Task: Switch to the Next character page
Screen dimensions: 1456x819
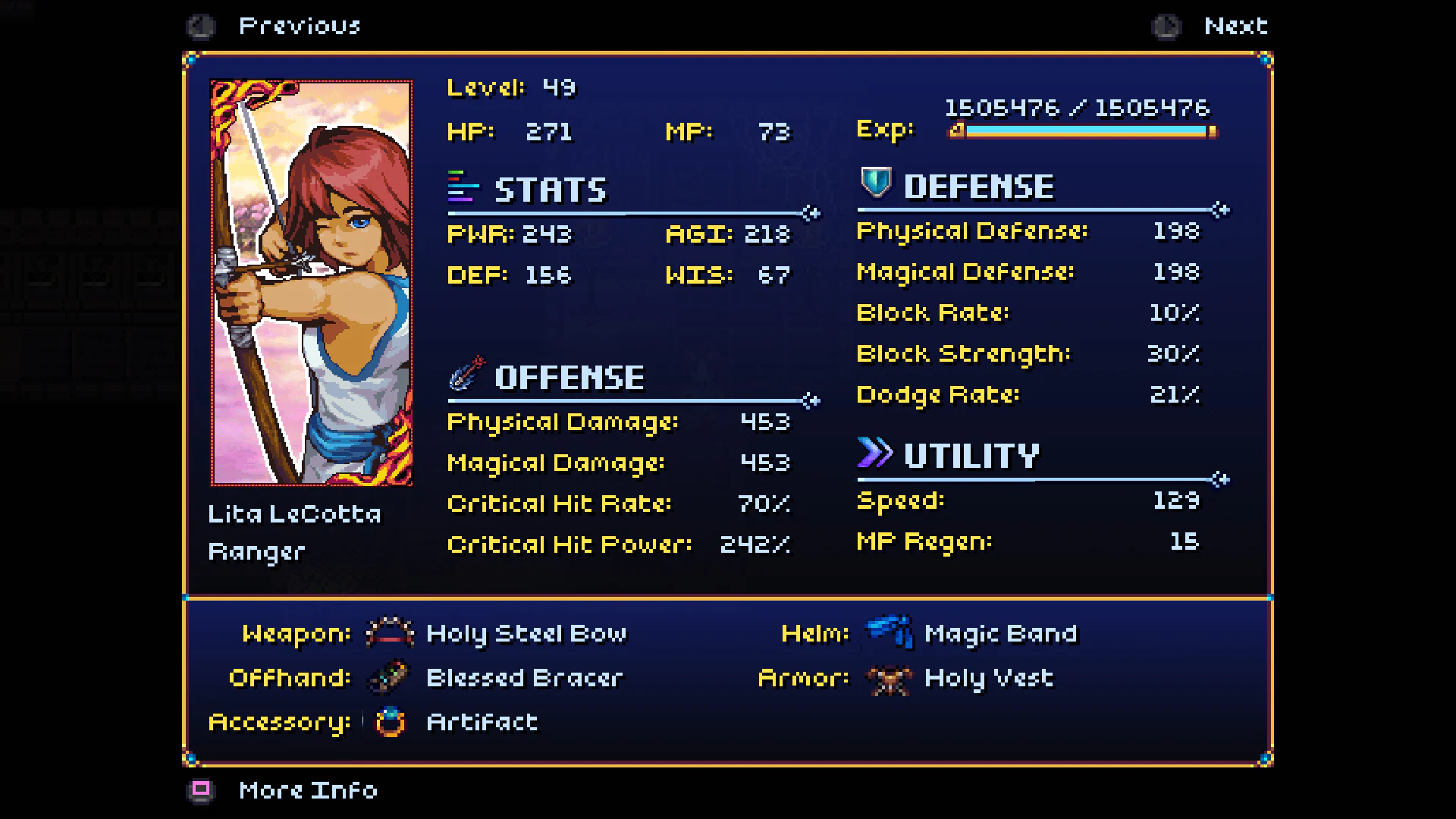Action: 1236,25
